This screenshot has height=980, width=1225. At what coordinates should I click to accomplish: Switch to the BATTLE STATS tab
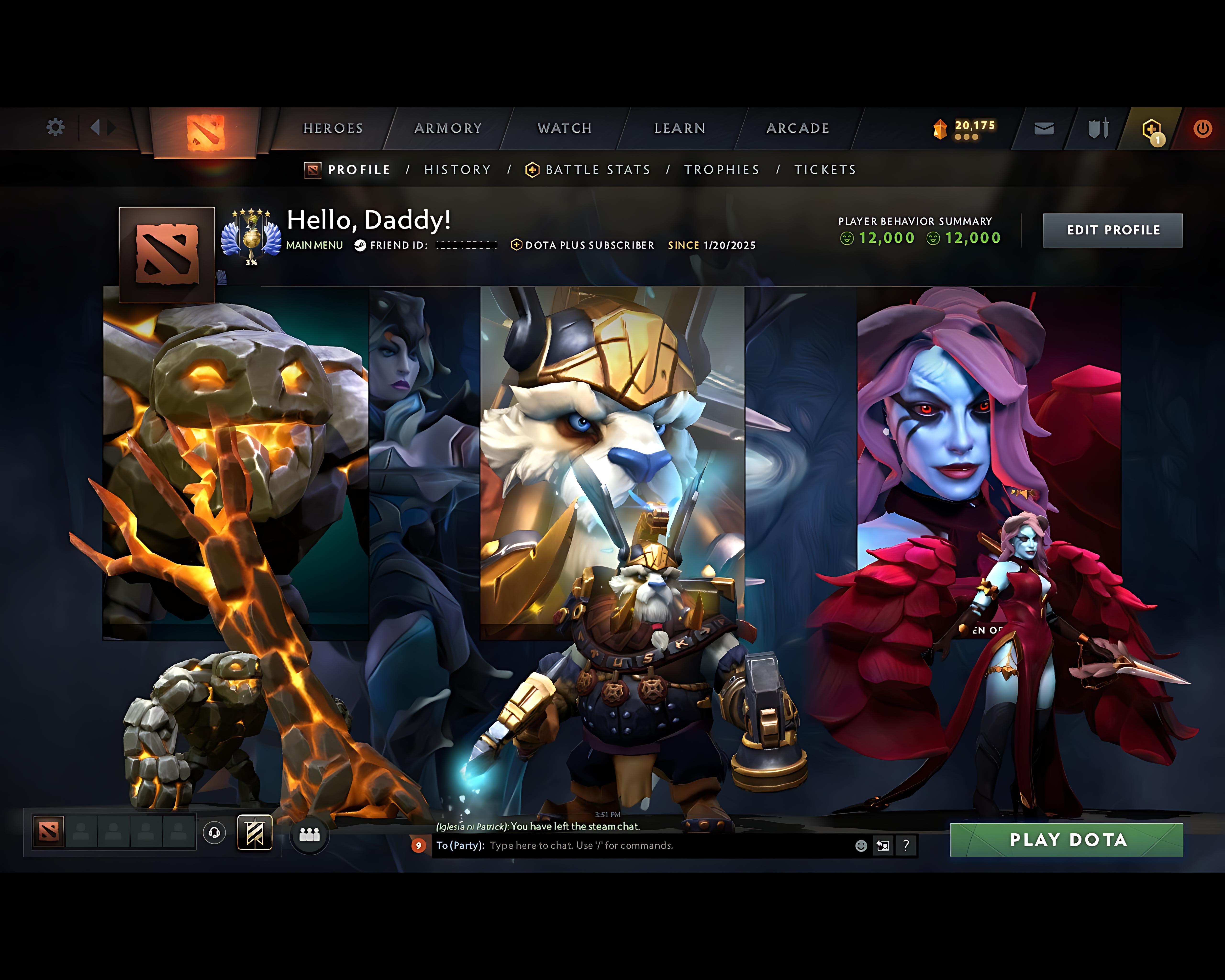click(x=597, y=169)
